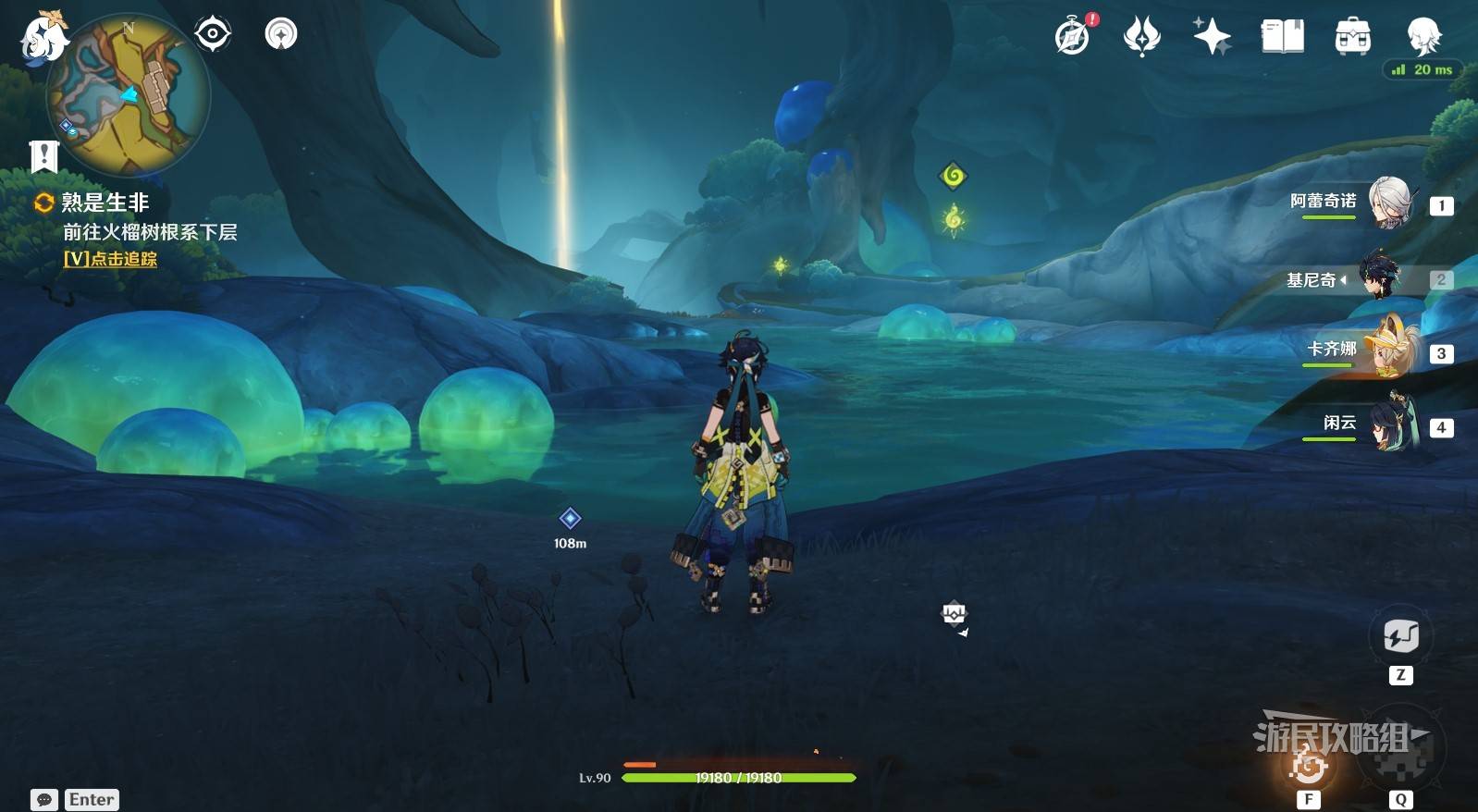This screenshot has width=1478, height=812.
Task: Click the quest exclamation bookmark icon
Action: click(x=43, y=156)
